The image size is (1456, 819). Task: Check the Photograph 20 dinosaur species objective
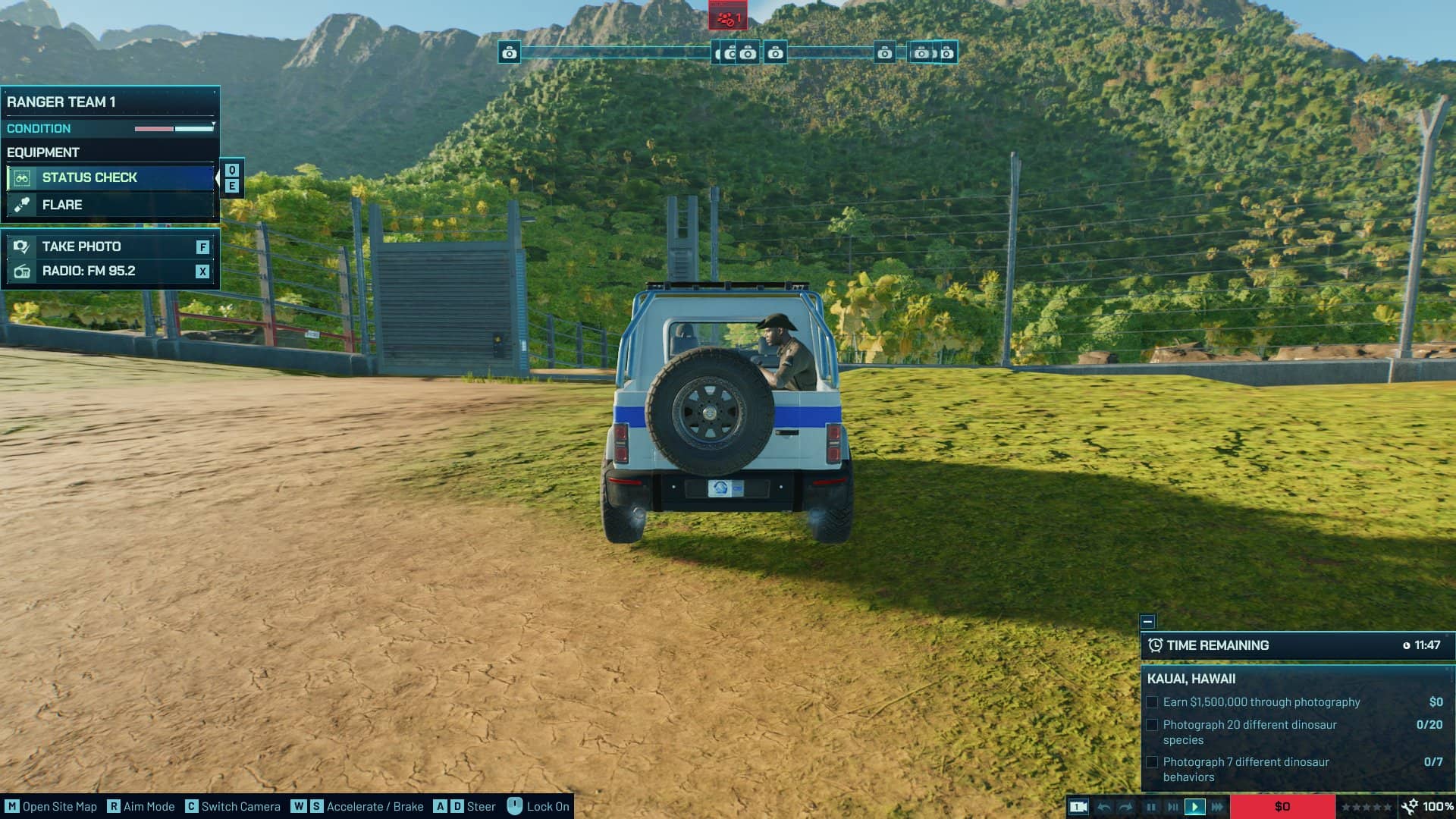point(1153,725)
